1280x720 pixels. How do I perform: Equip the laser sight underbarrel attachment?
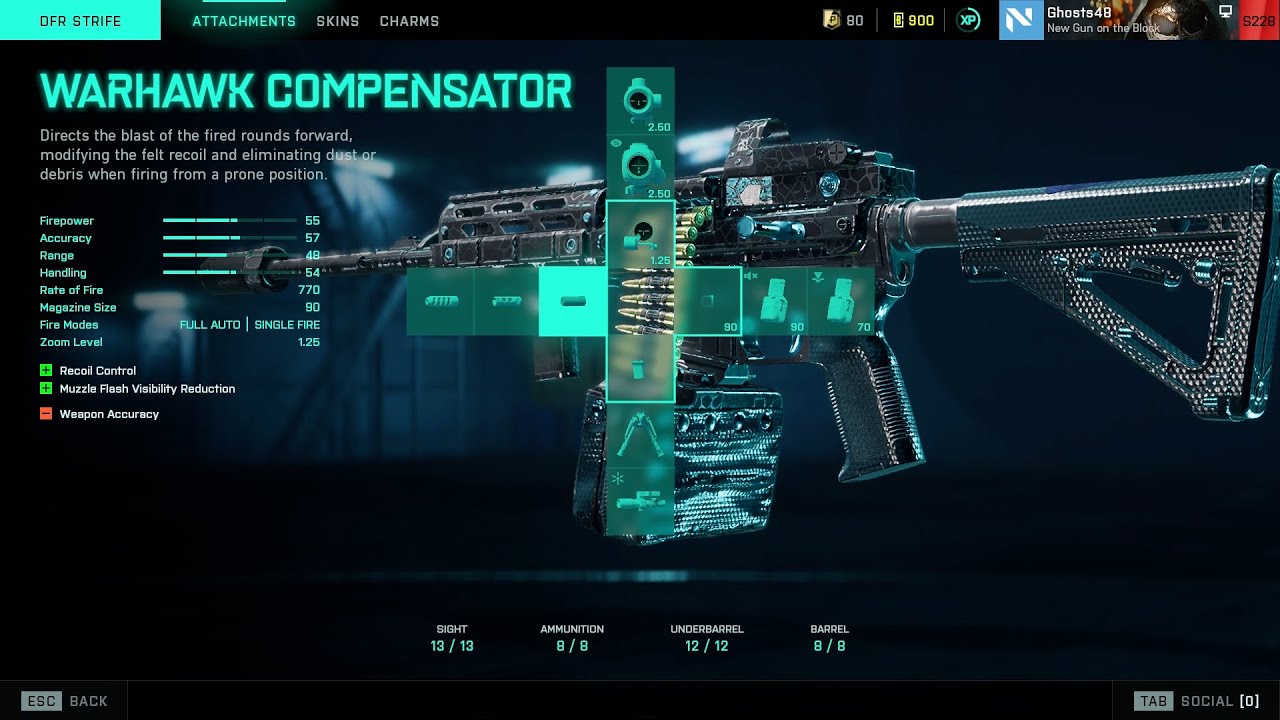(640, 500)
